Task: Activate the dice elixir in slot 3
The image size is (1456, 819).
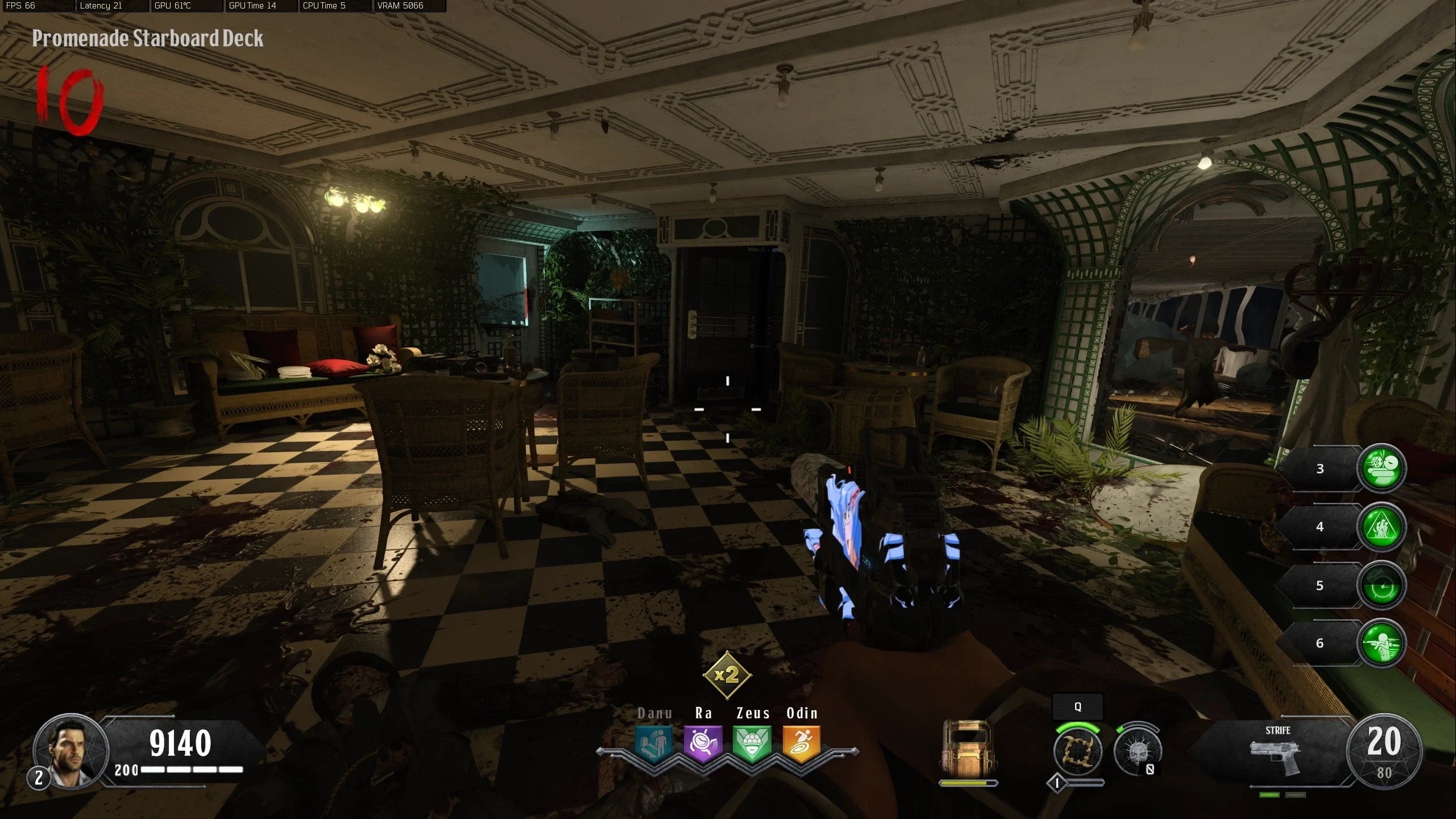Action: click(1382, 468)
